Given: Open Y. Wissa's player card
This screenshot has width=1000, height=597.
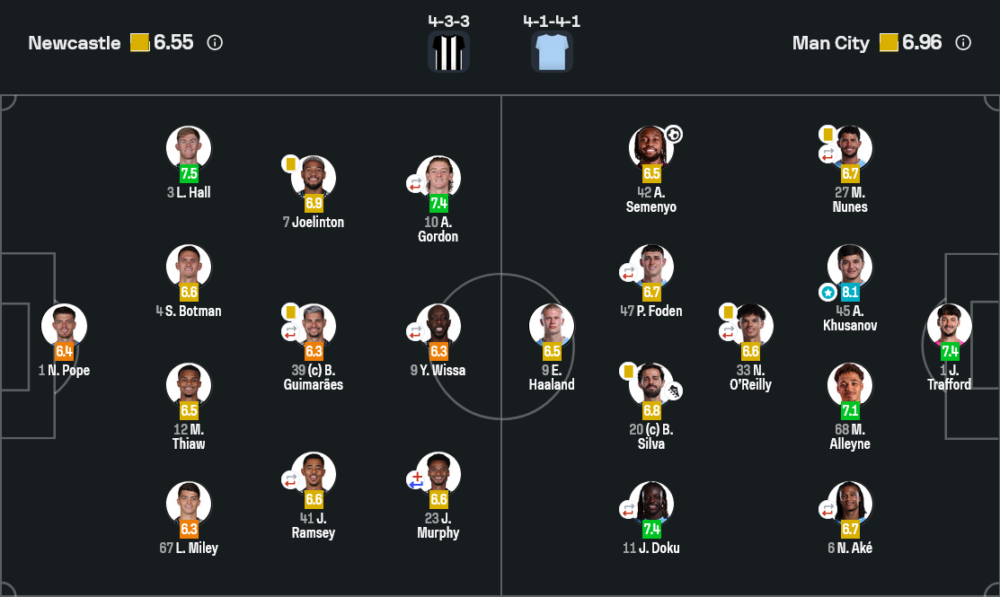Looking at the screenshot, I should [438, 325].
